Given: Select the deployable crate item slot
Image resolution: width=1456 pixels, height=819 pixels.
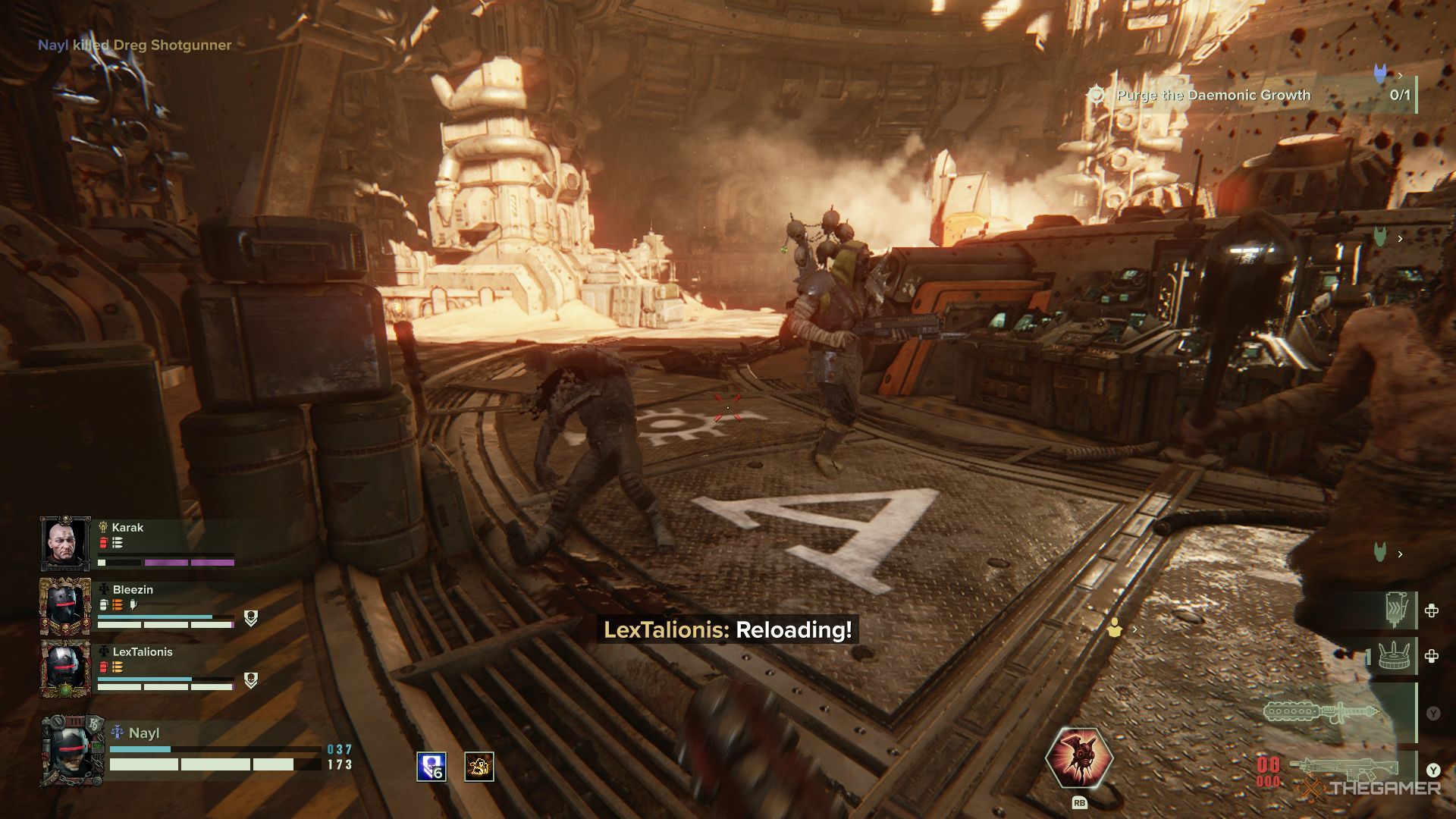Looking at the screenshot, I should (1394, 656).
